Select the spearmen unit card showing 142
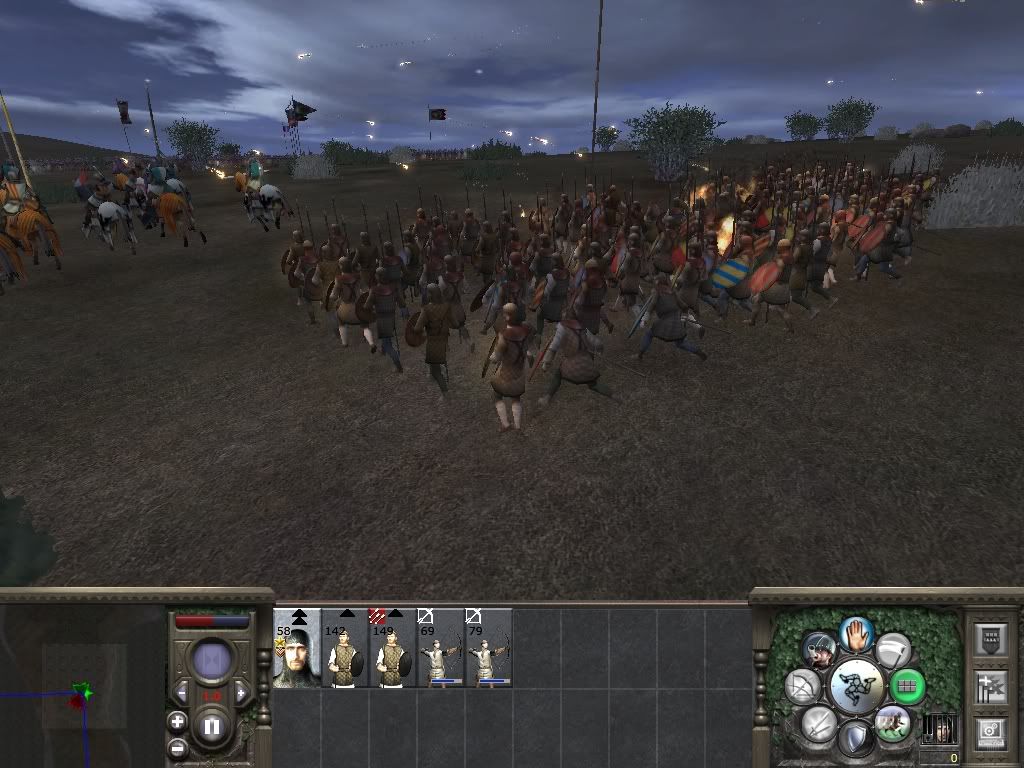The width and height of the screenshot is (1024, 768). [345, 648]
